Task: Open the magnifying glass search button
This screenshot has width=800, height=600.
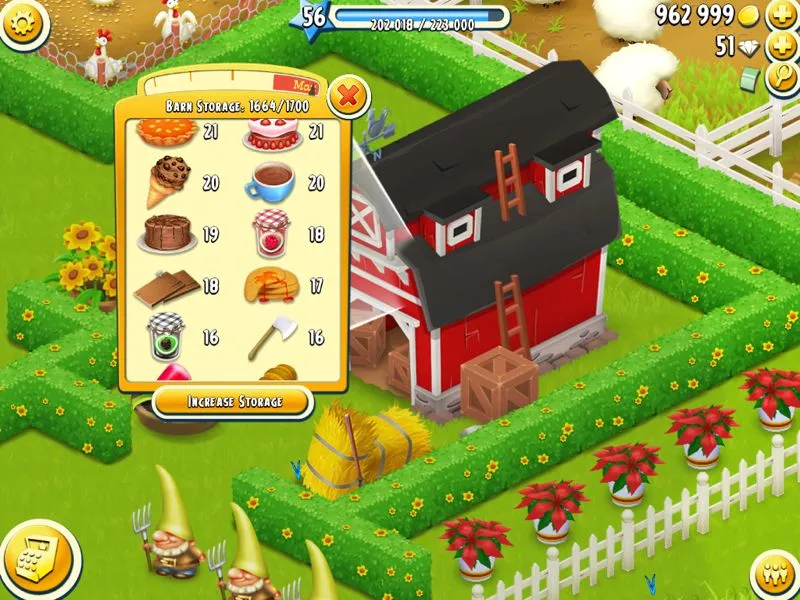Action: tap(780, 80)
